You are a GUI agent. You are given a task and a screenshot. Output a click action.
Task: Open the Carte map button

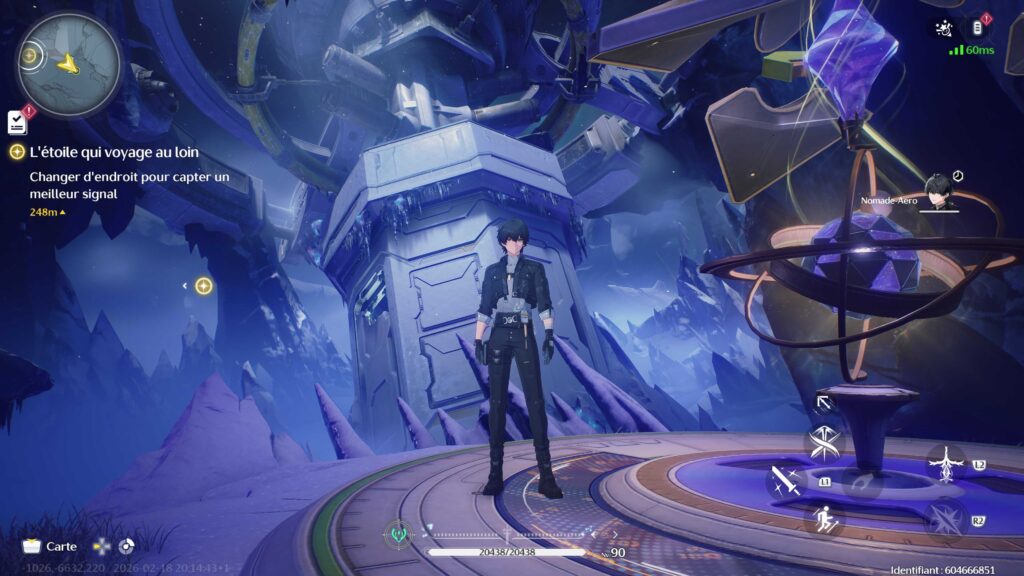[x=50, y=546]
